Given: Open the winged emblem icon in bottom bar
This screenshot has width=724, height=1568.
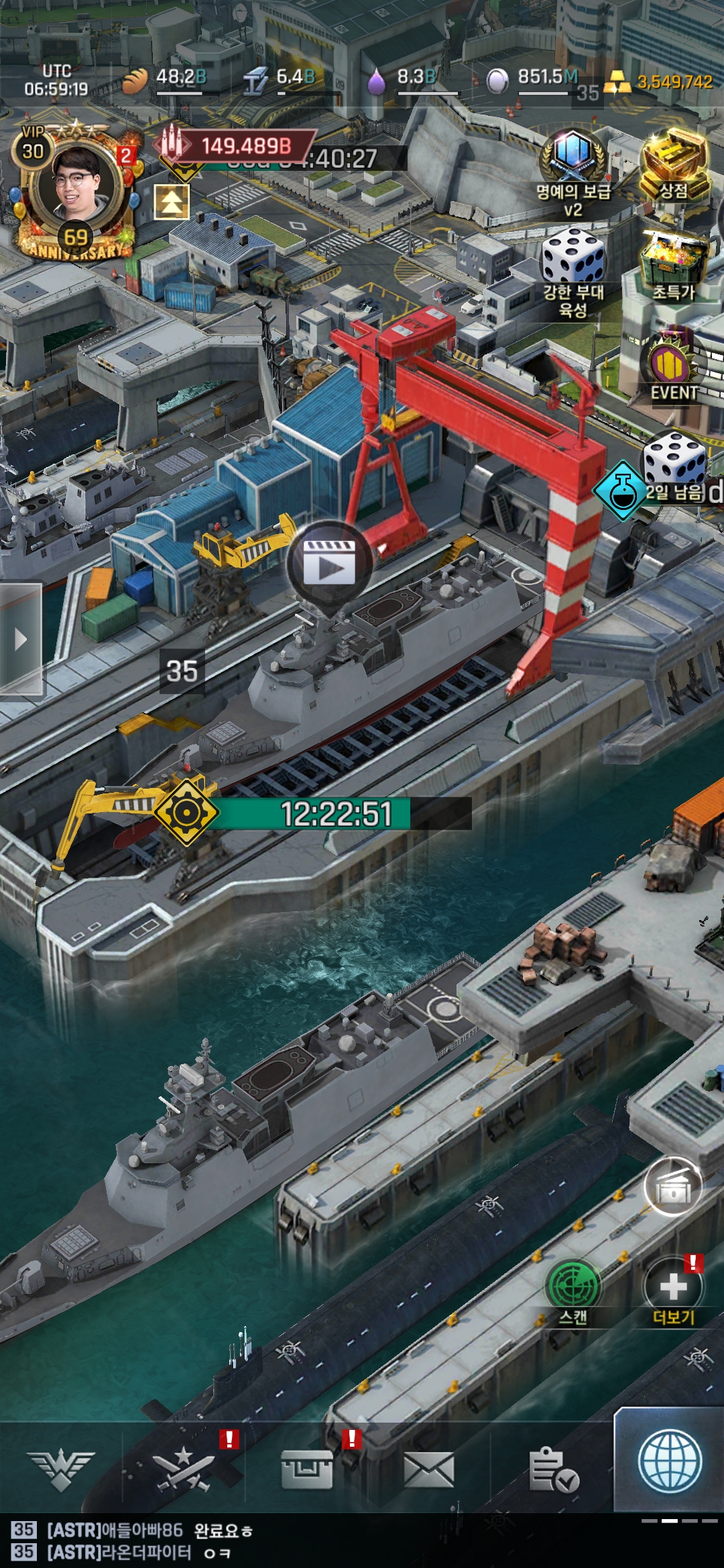Looking at the screenshot, I should click(61, 1469).
